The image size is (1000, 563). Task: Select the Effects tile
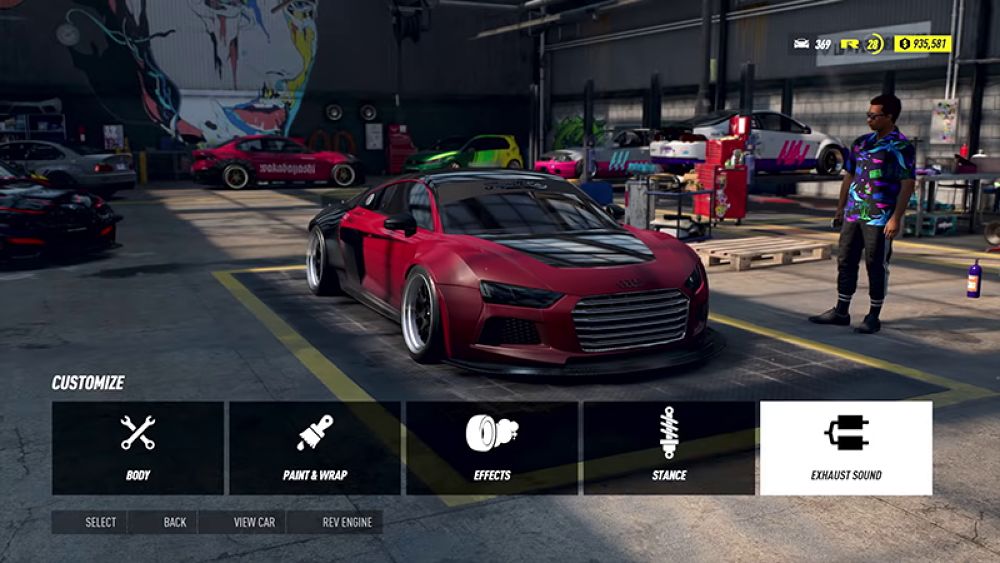coord(492,448)
